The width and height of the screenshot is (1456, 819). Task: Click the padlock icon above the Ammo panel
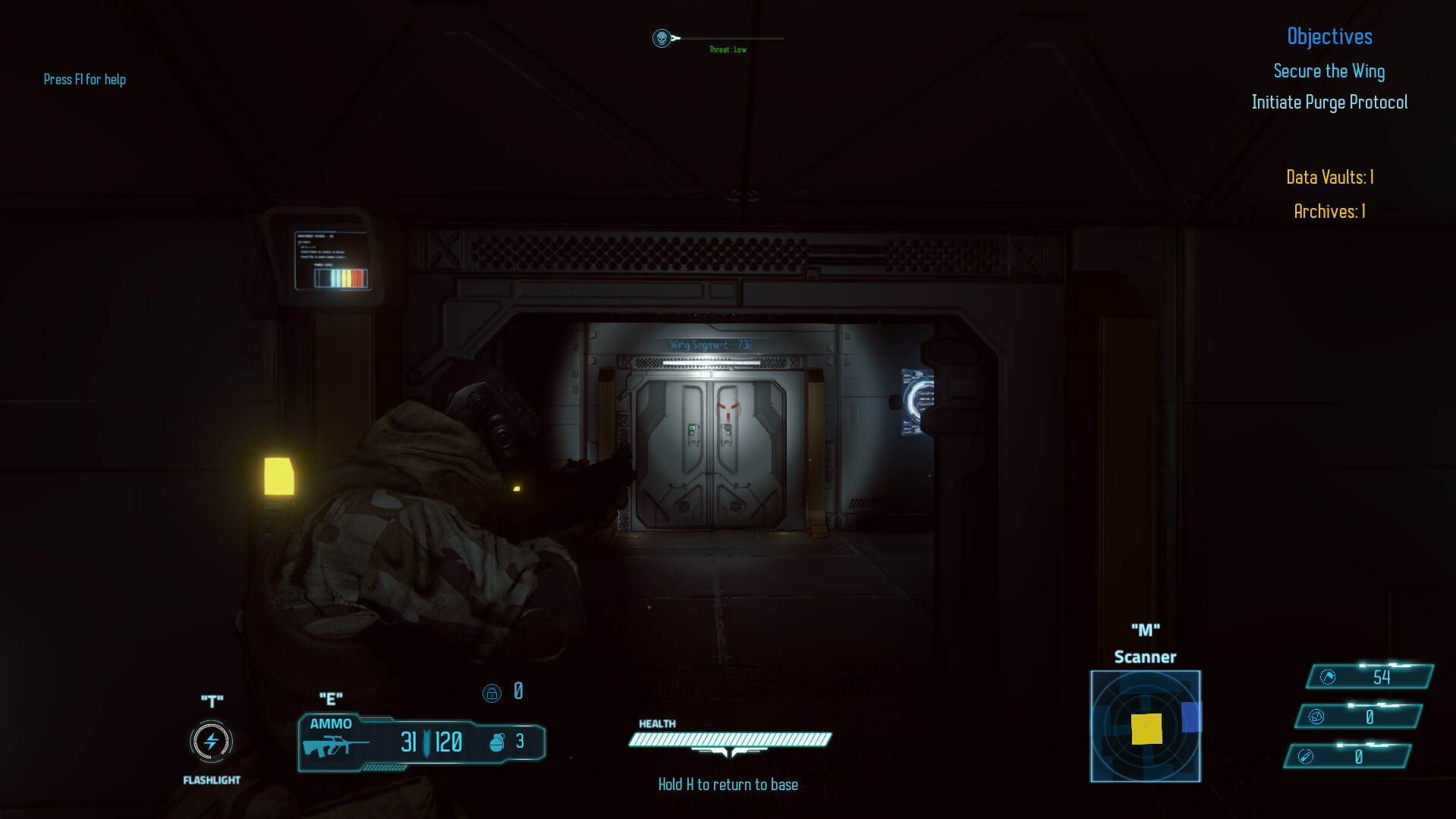point(492,691)
